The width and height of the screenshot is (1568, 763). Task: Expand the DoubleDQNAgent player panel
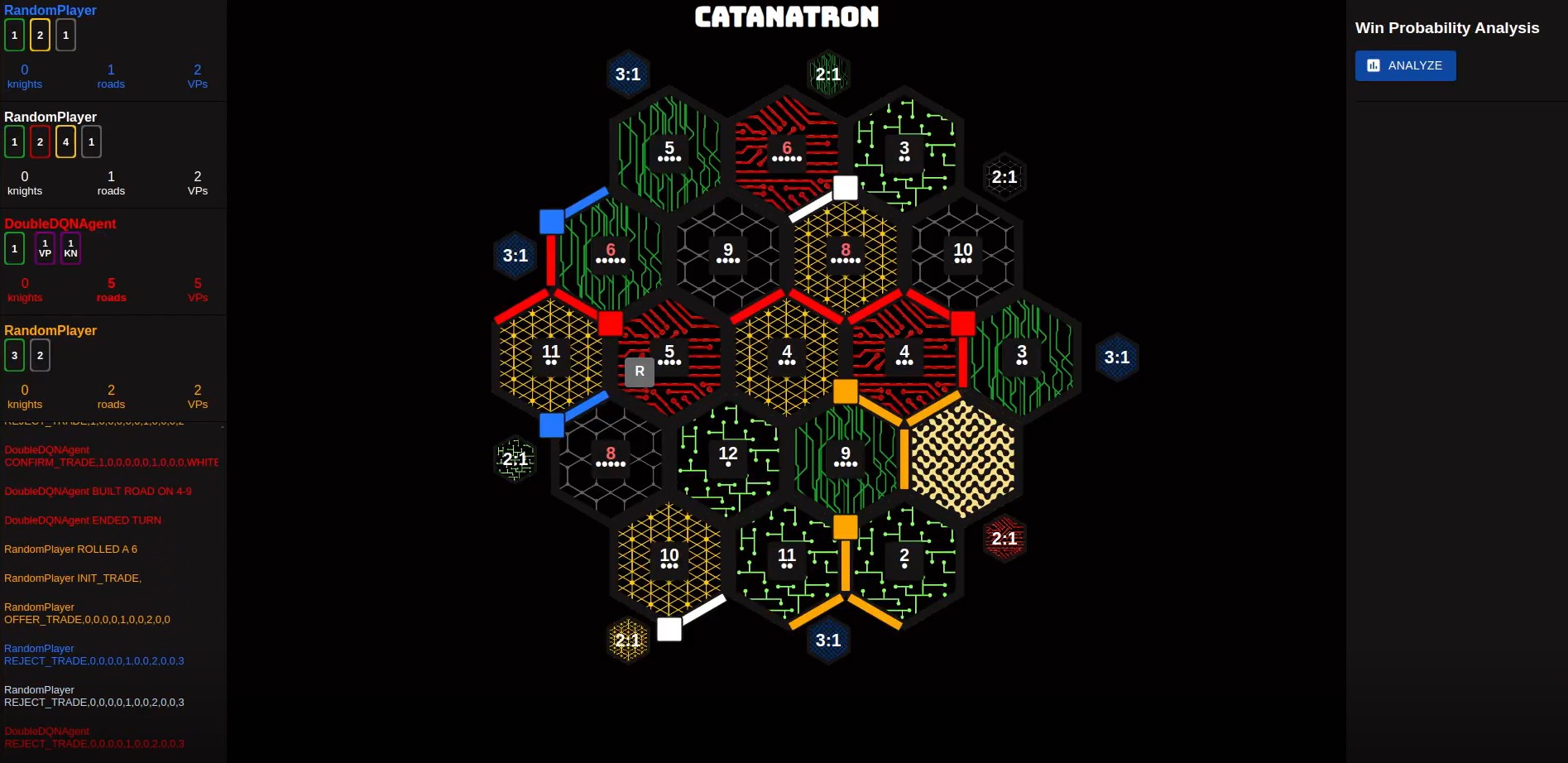60,223
